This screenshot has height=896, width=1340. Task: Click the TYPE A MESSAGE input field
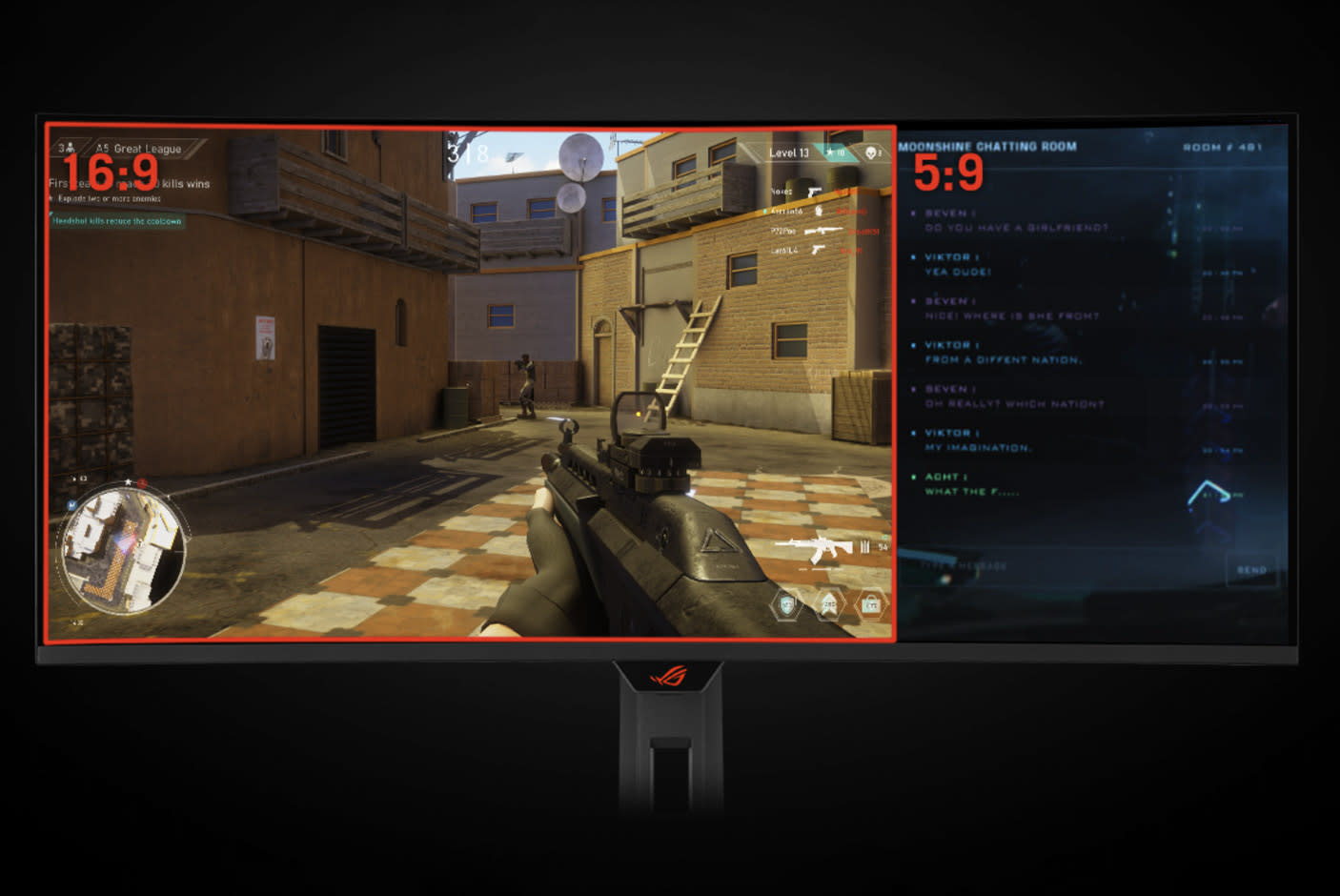tap(963, 565)
